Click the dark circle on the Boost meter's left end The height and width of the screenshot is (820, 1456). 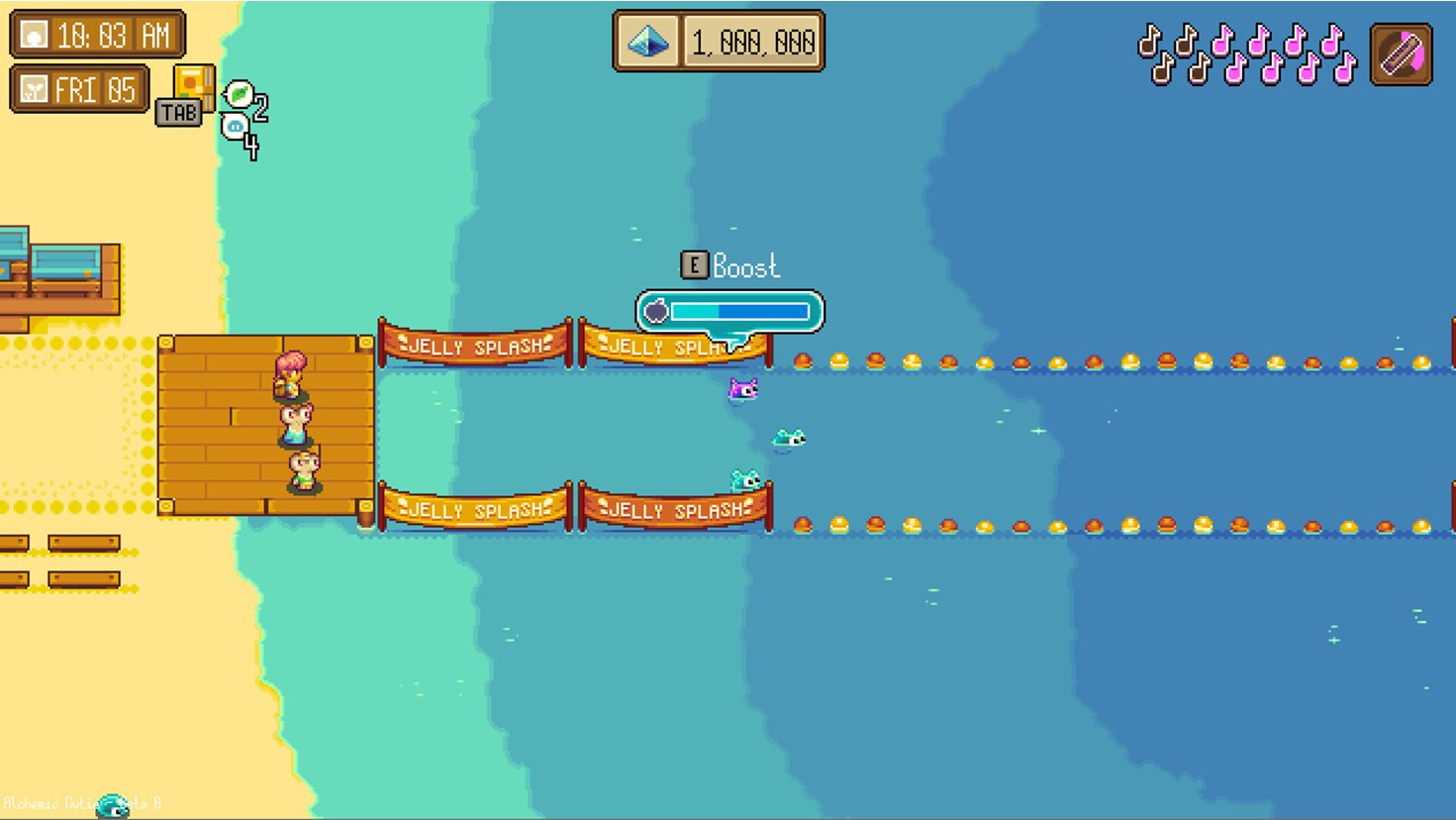tap(656, 312)
